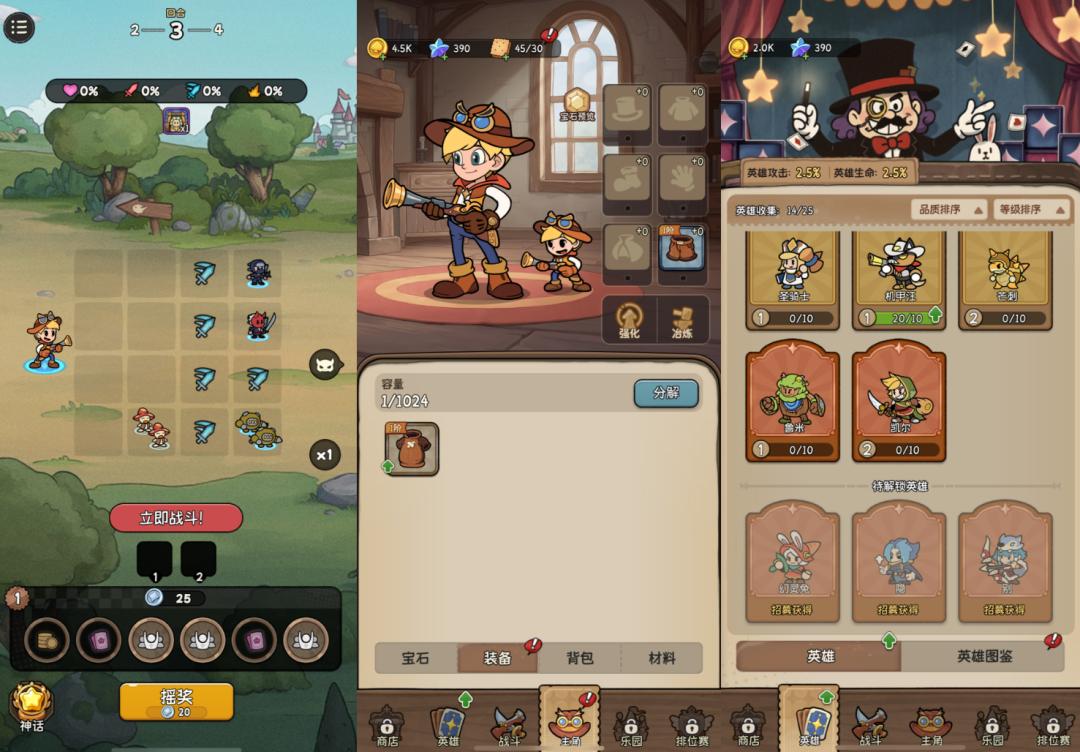Image resolution: width=1080 pixels, height=752 pixels.
Task: Tap the 立即战斗! battle button
Action: (x=176, y=517)
